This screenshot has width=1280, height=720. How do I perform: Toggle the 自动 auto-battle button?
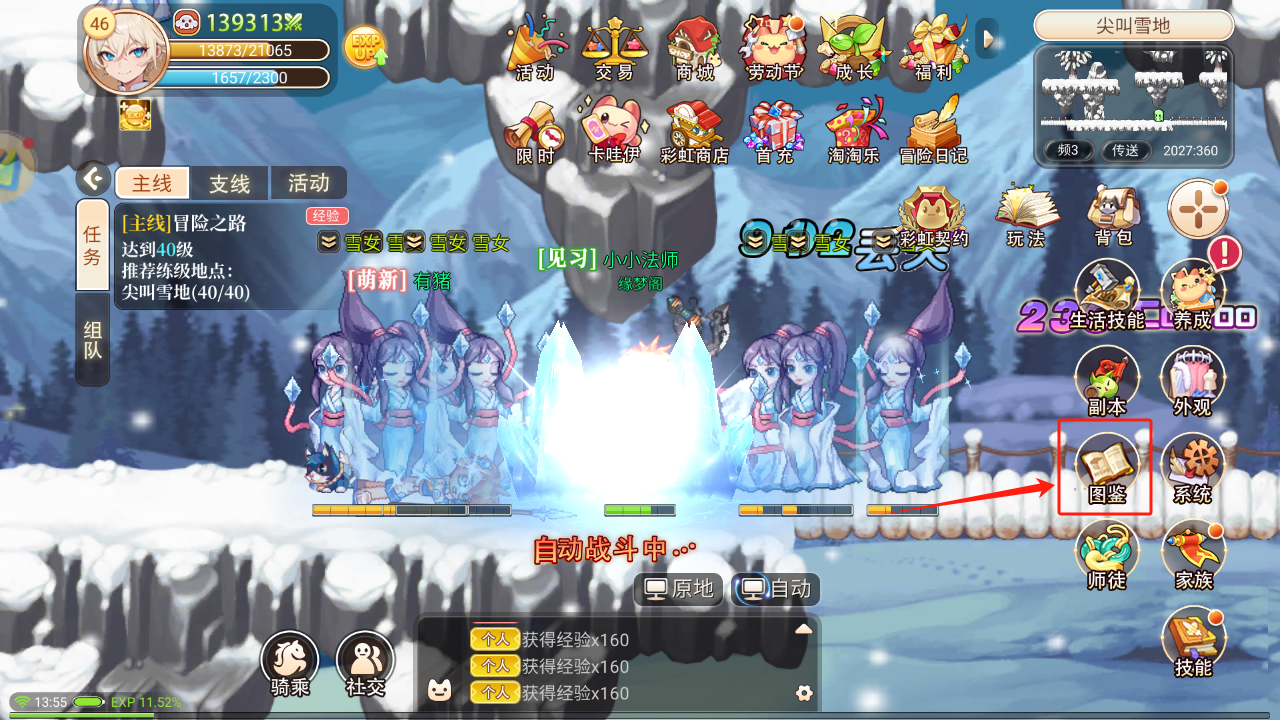coord(777,589)
